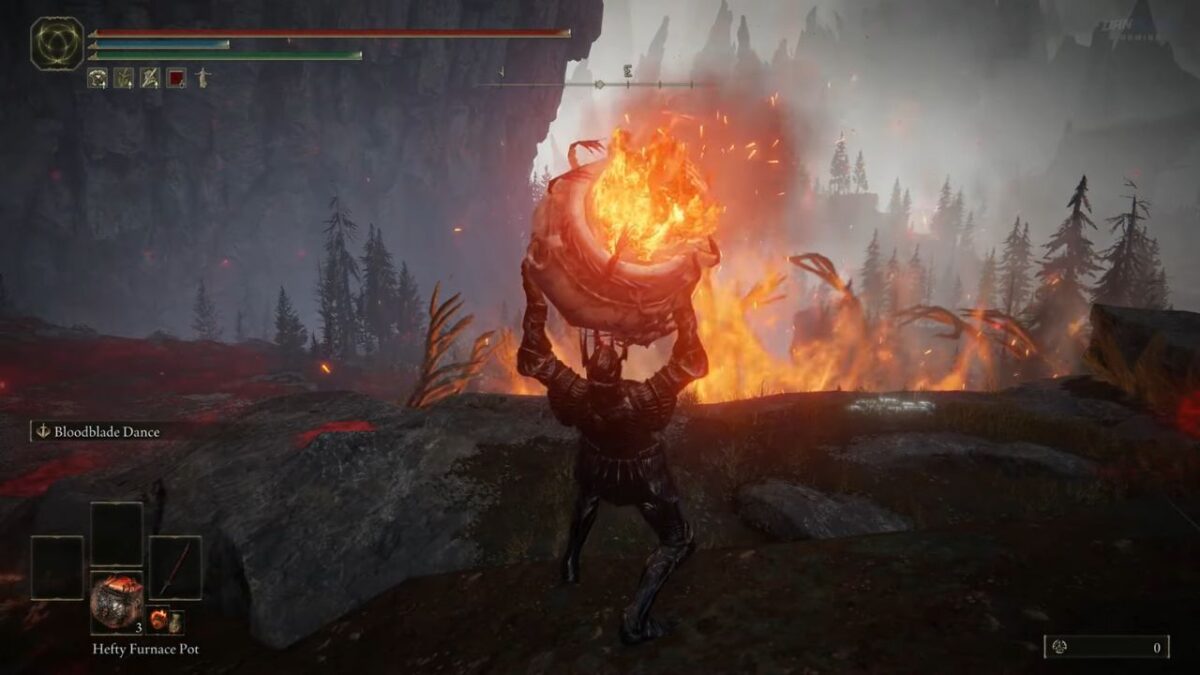Activate the Bloodblade Dance skill label
Image resolution: width=1200 pixels, height=675 pixels.
pos(98,432)
